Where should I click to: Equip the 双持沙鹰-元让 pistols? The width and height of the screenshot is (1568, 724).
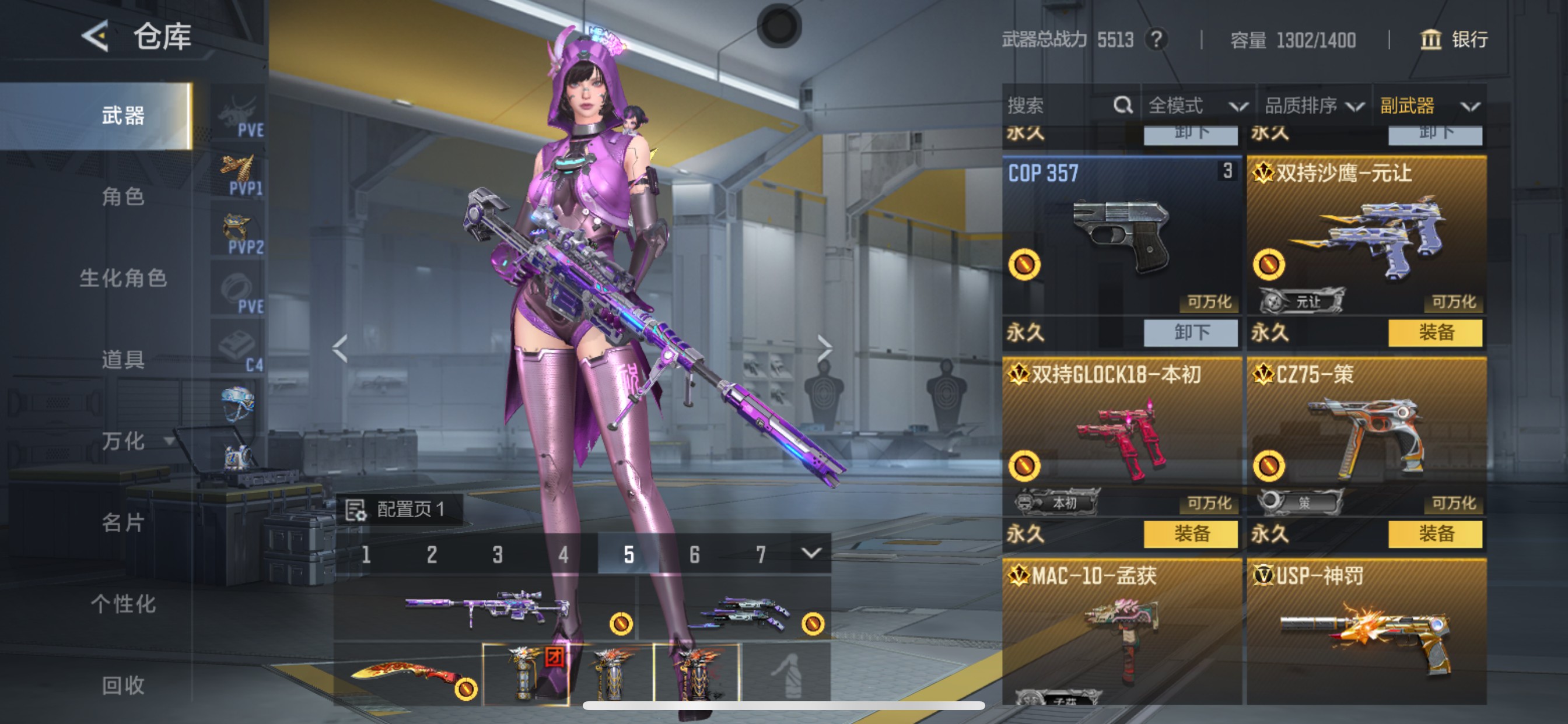coord(1436,333)
